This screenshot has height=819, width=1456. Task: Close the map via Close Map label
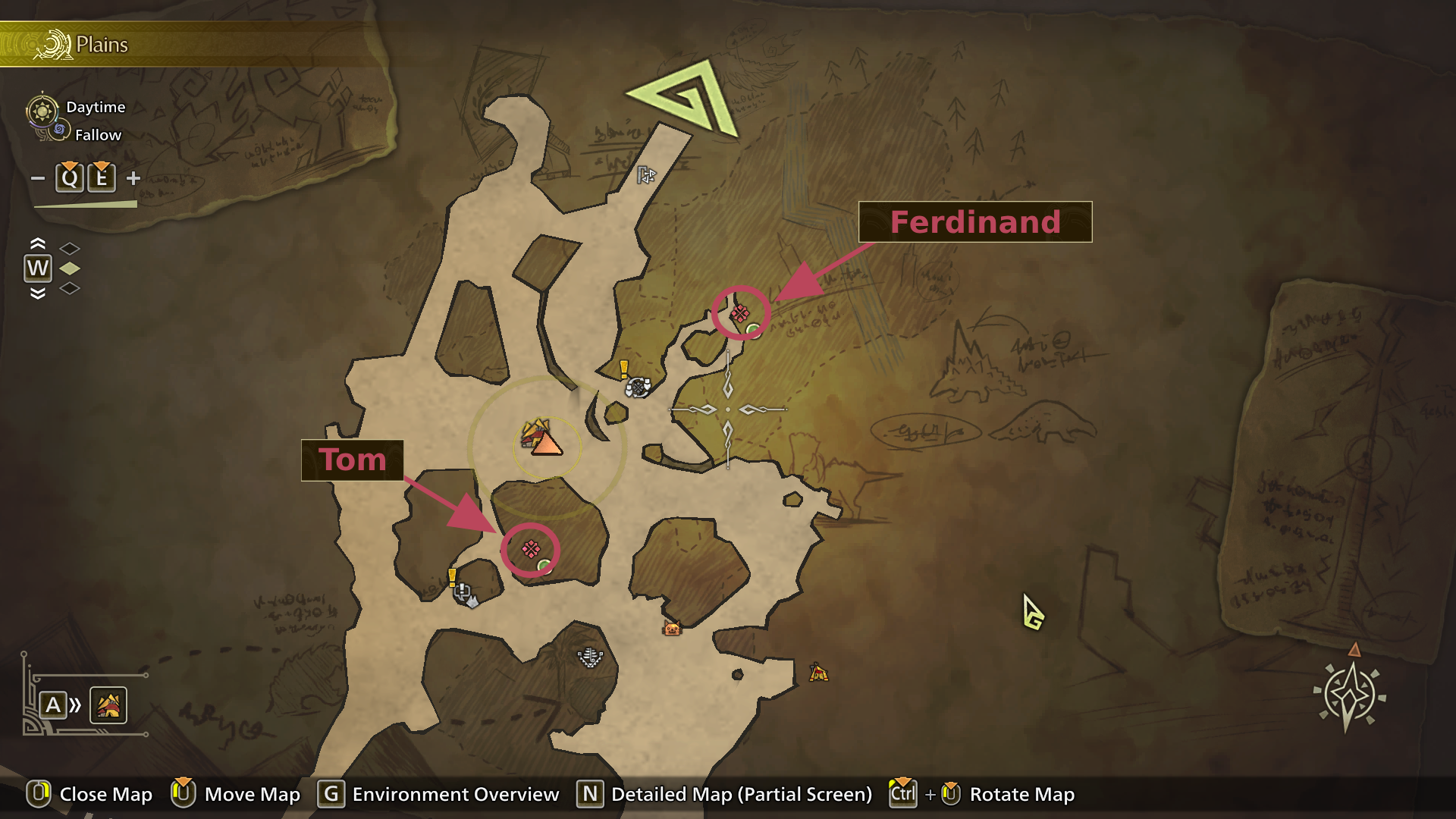pyautogui.click(x=105, y=794)
